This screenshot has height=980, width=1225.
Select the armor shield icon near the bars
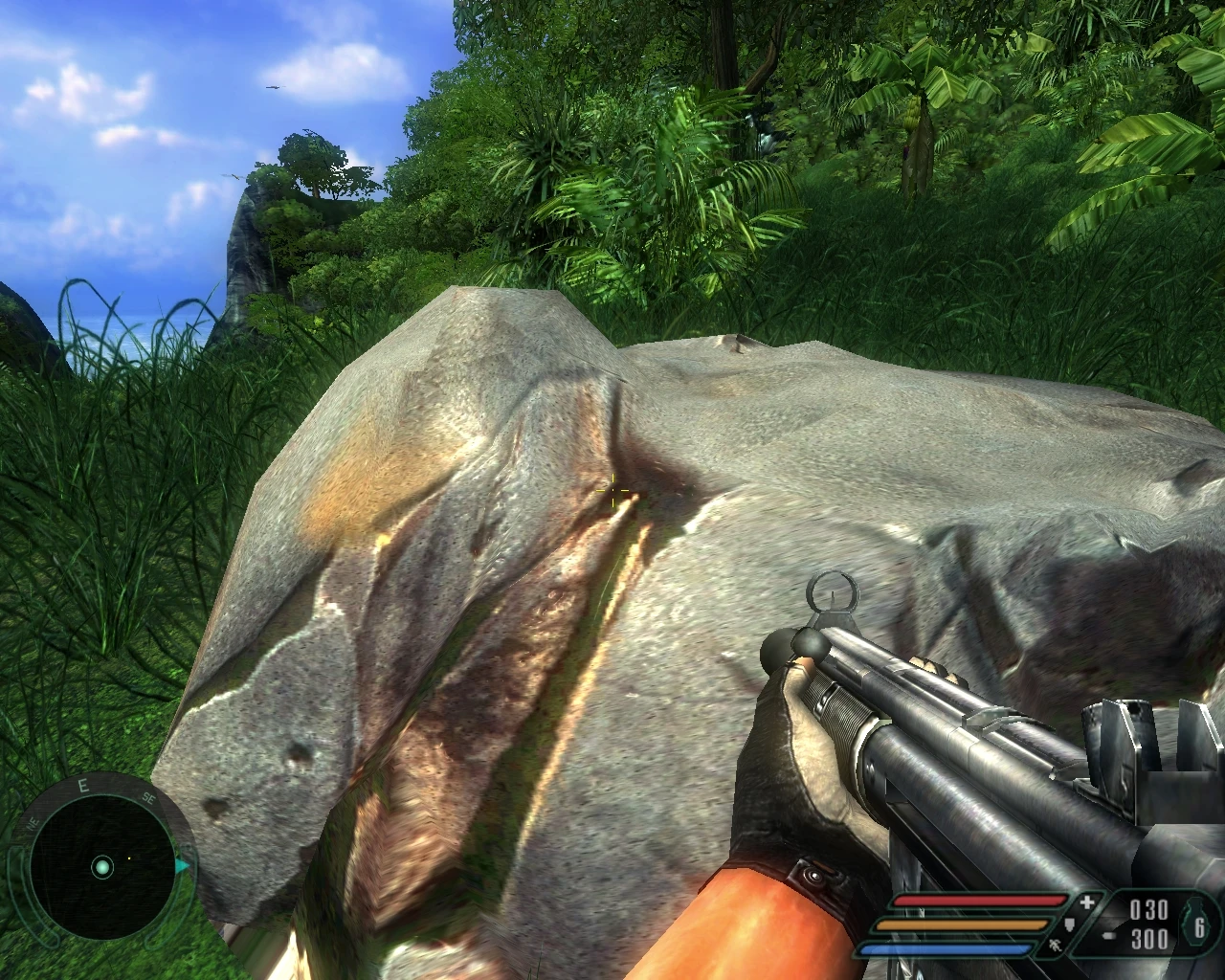tap(1070, 925)
